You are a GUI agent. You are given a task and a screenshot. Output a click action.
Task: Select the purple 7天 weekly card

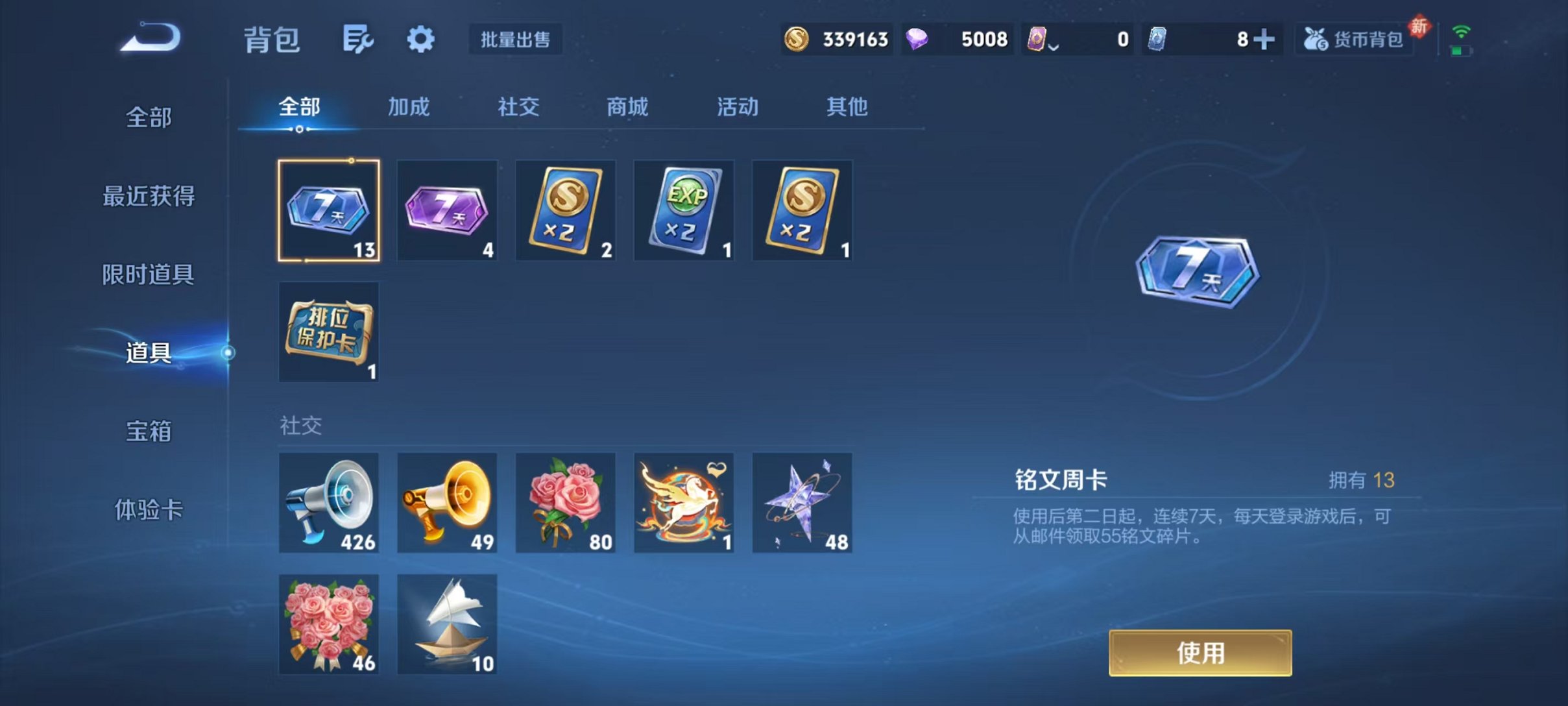[447, 210]
